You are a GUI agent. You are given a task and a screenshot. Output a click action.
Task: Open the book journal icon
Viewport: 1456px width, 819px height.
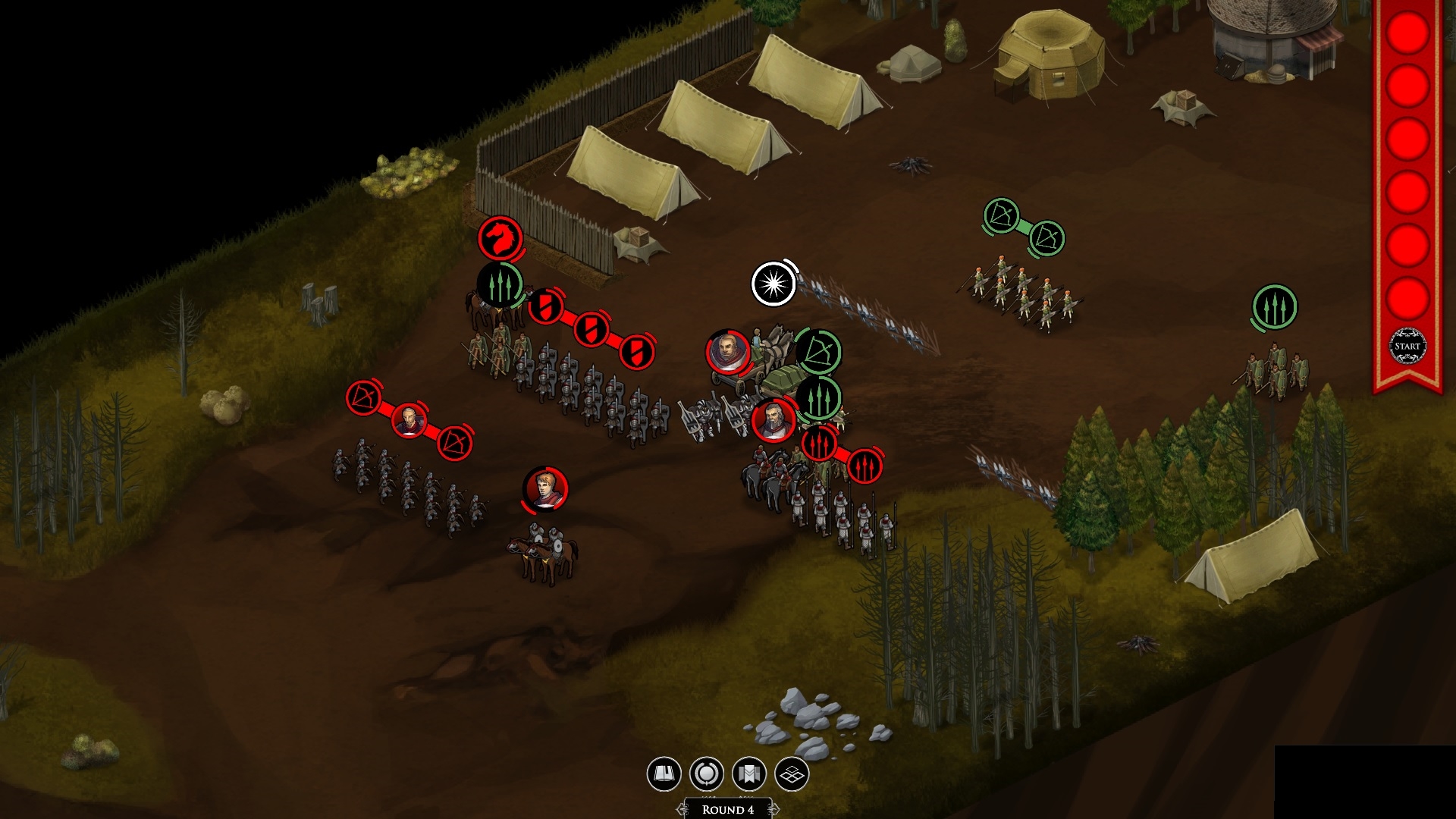pos(664,774)
